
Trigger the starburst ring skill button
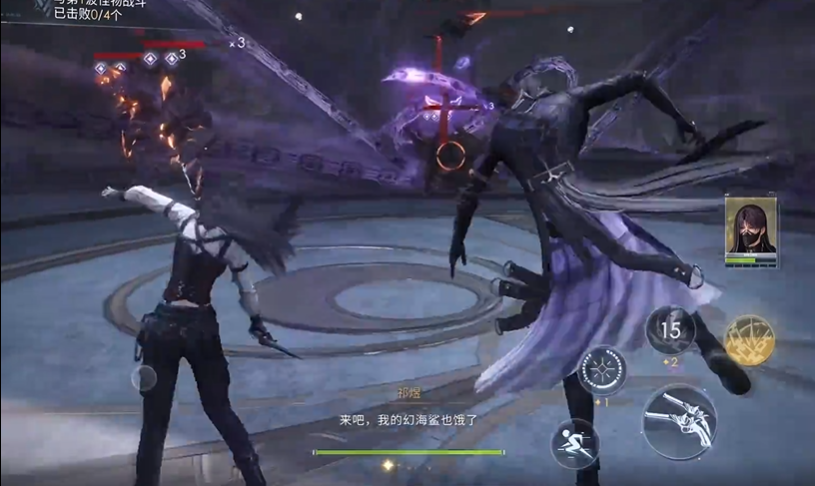[x=605, y=369]
